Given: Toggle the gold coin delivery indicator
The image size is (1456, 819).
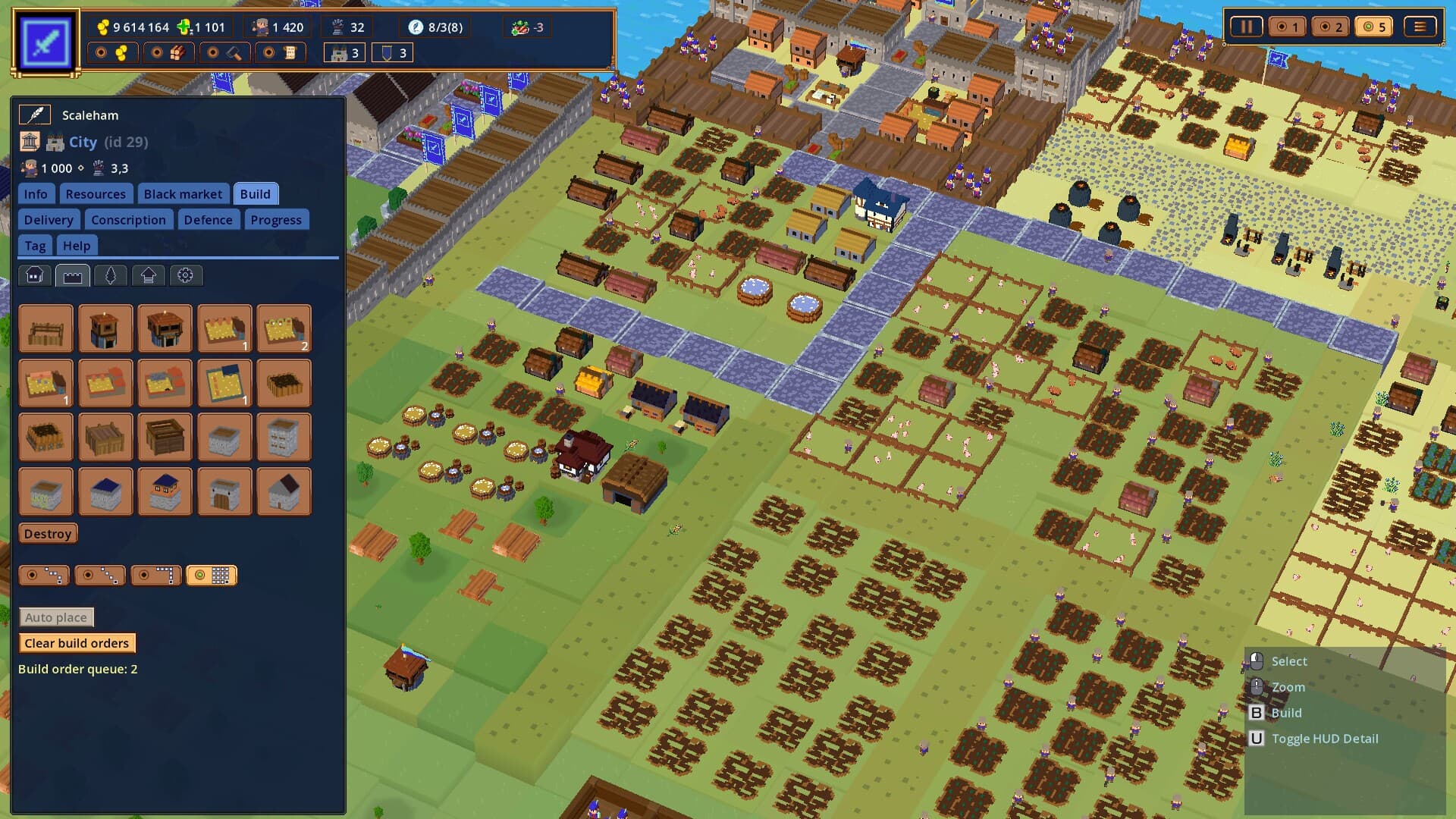Looking at the screenshot, I should click(x=113, y=52).
